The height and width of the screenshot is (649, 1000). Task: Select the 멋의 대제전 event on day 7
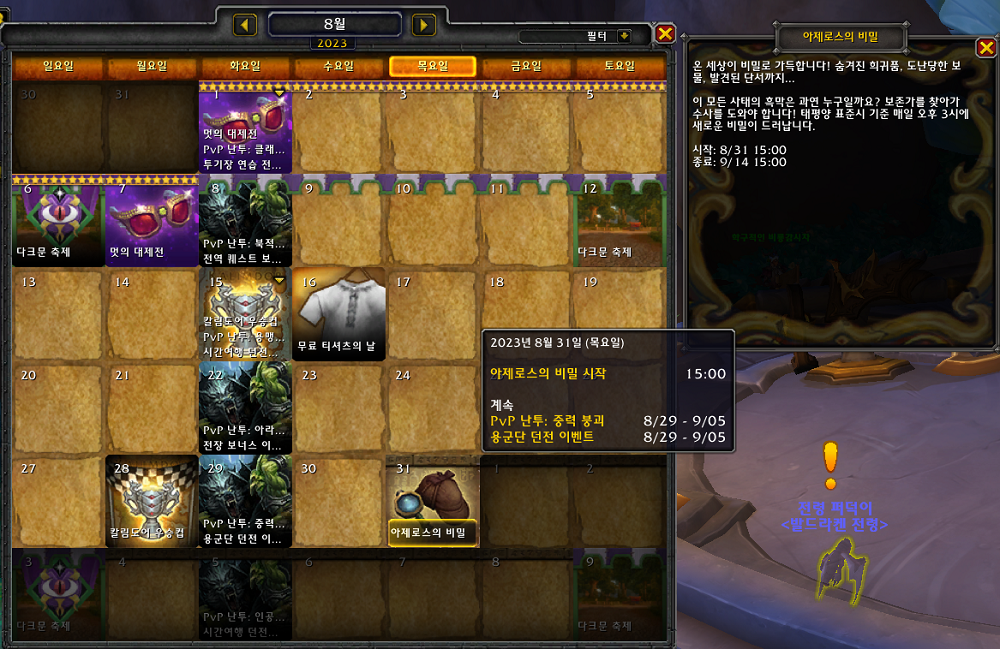[152, 222]
